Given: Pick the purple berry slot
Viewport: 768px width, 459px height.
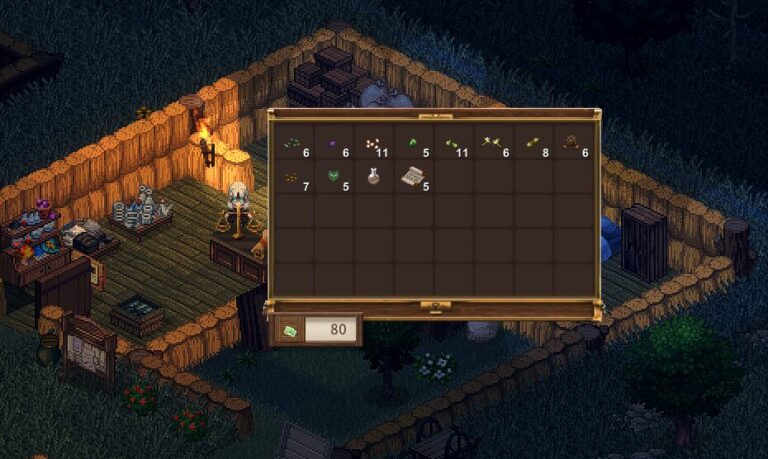Looking at the screenshot, I should click(x=333, y=144).
